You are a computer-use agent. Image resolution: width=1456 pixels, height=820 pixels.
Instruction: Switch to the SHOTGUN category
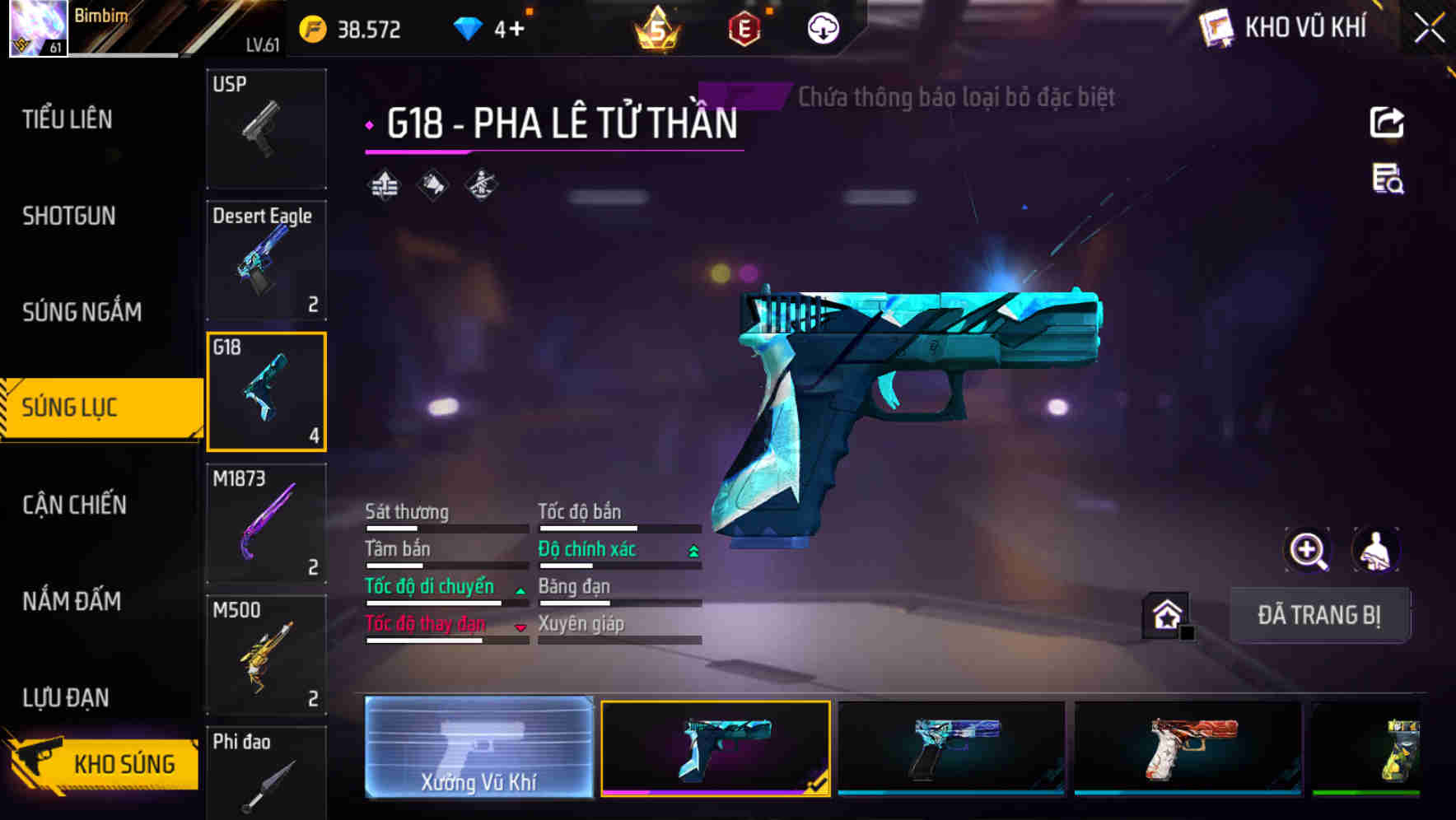pyautogui.click(x=69, y=216)
